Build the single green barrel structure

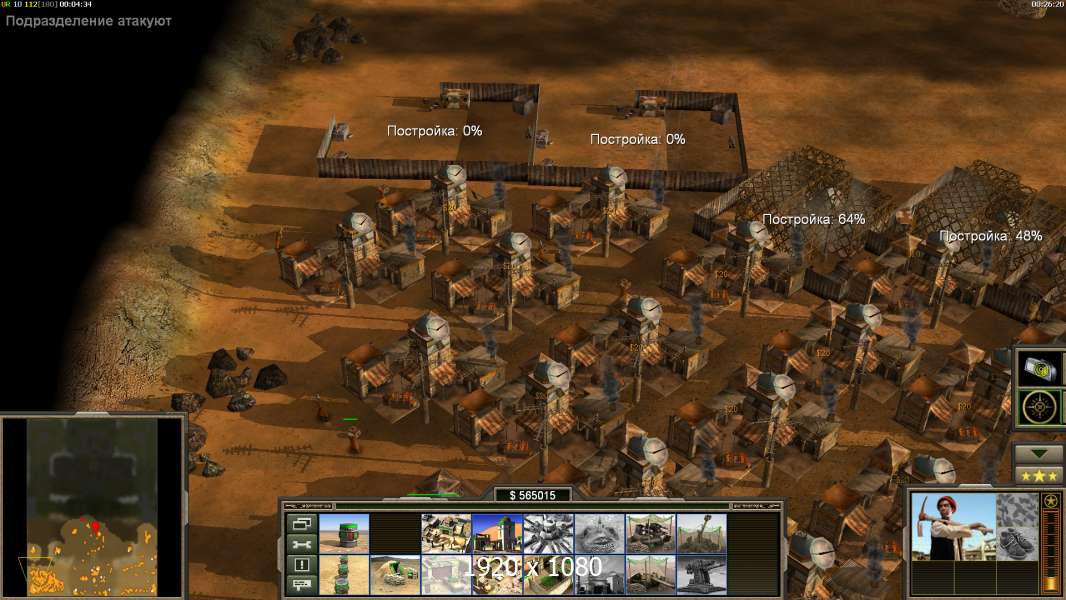click(x=345, y=533)
